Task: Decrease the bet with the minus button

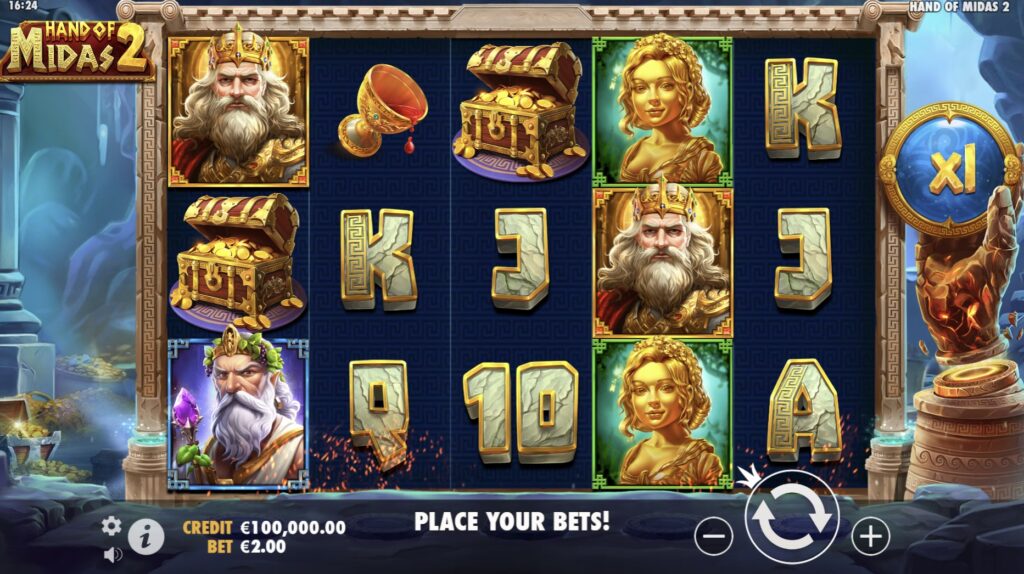Action: 713,537
